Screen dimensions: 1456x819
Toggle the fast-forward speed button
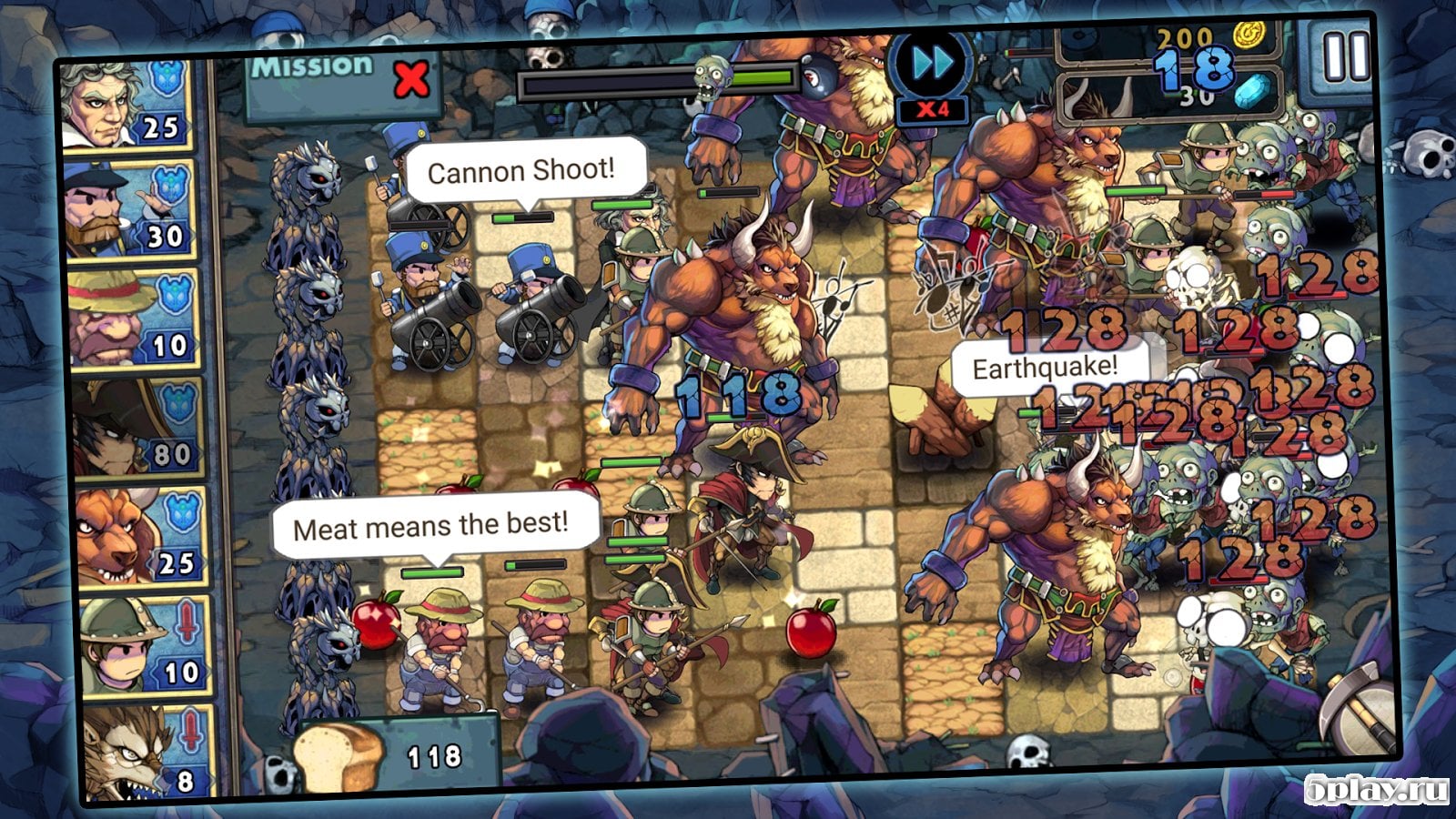click(x=934, y=66)
